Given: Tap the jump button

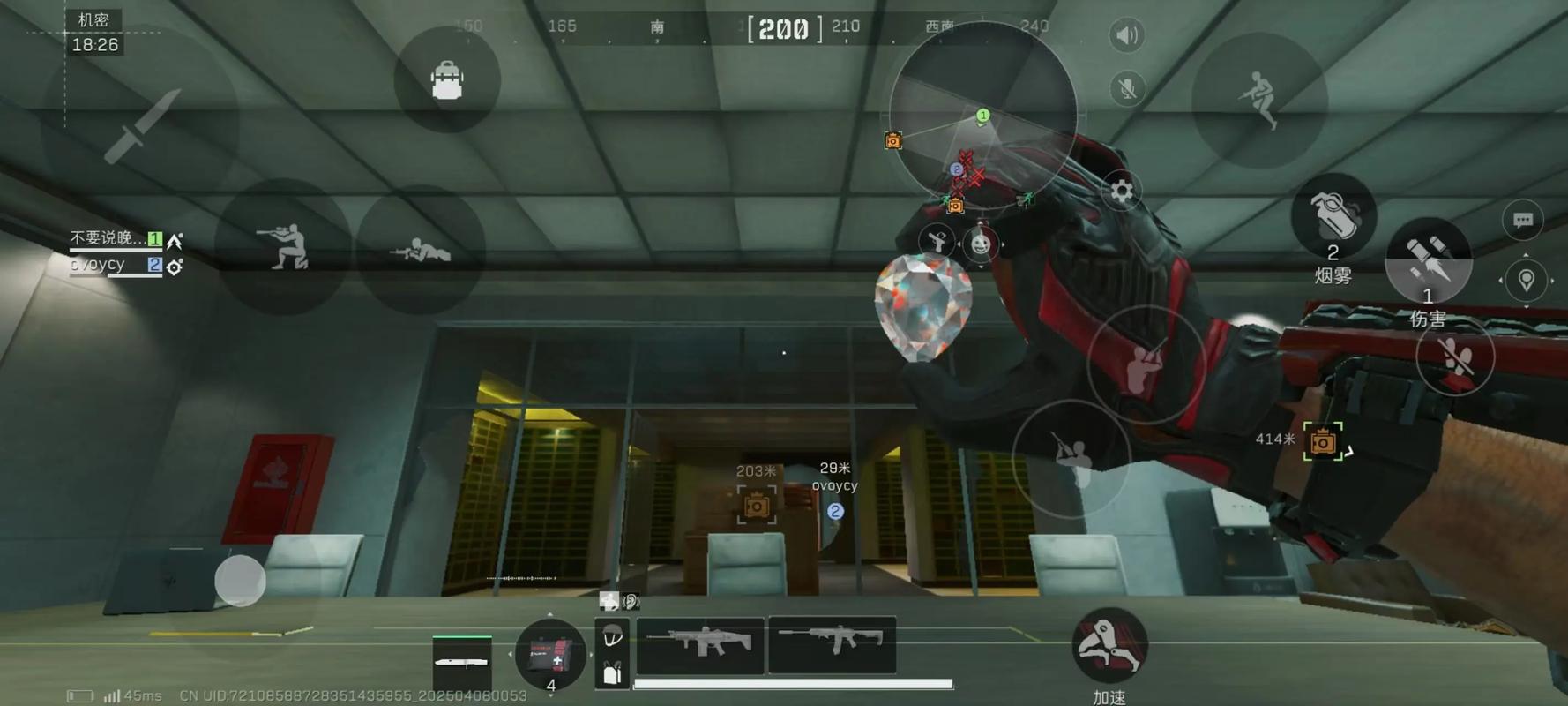Looking at the screenshot, I should coord(1258,101).
